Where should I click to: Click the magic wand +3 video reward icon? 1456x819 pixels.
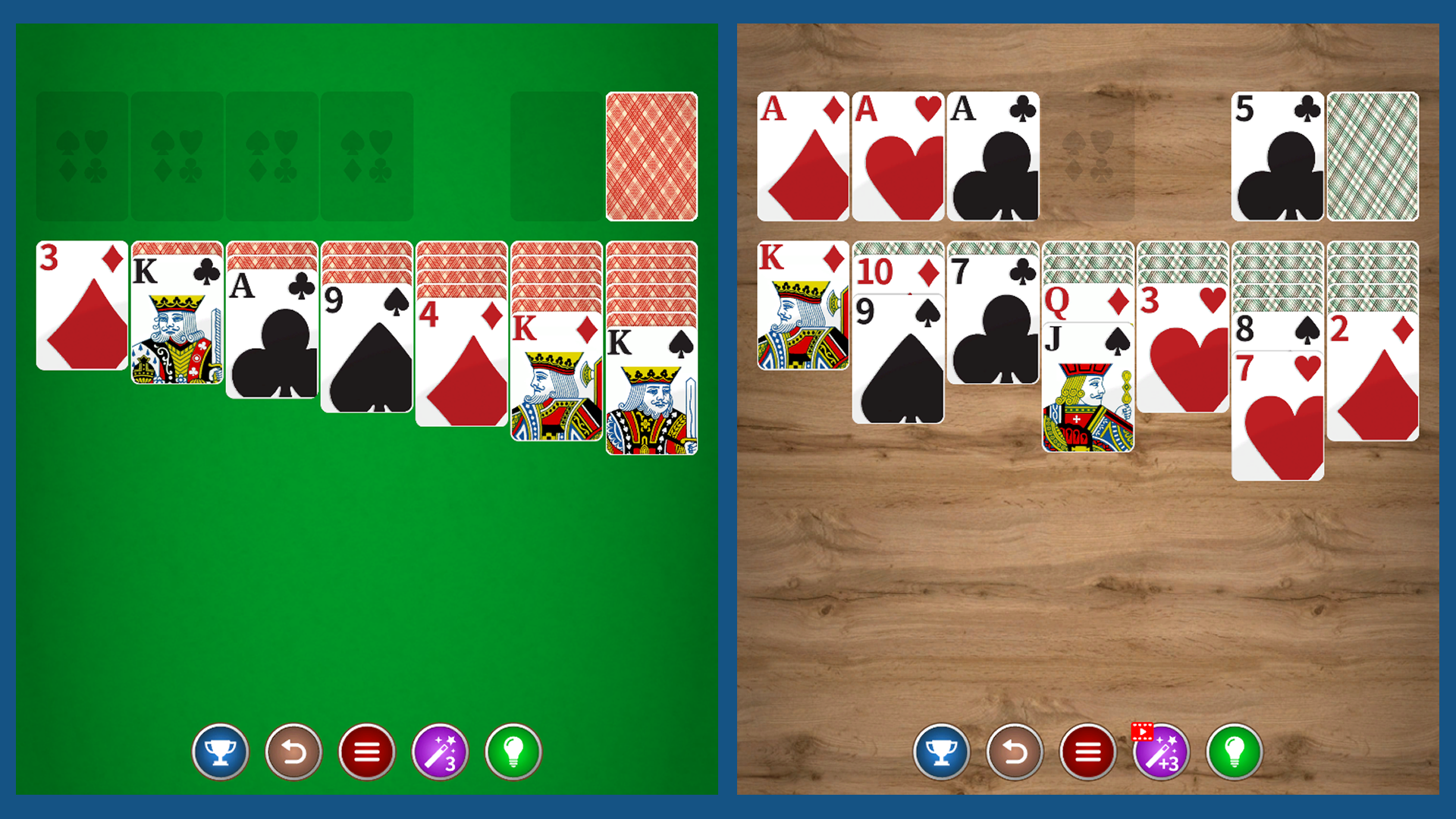click(1162, 752)
